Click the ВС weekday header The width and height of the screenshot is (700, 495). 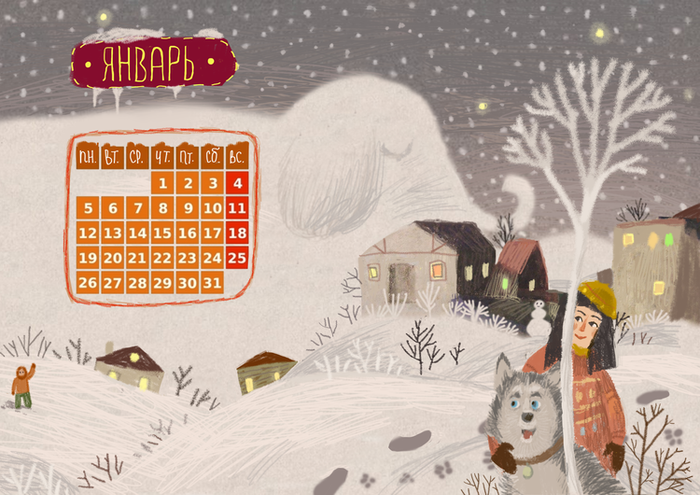[236, 156]
